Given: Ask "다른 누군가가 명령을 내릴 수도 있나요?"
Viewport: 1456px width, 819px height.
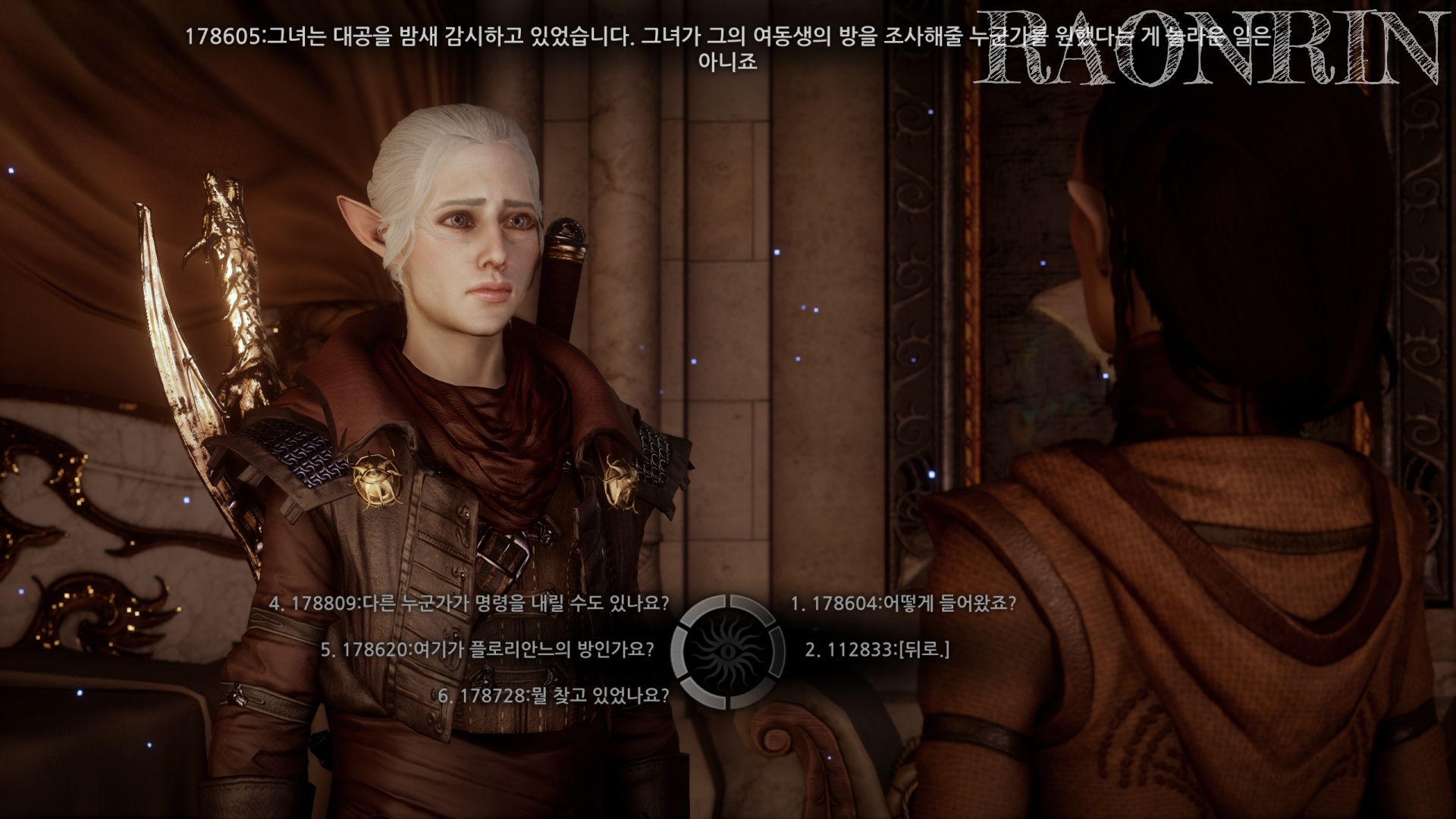Looking at the screenshot, I should coord(469,604).
